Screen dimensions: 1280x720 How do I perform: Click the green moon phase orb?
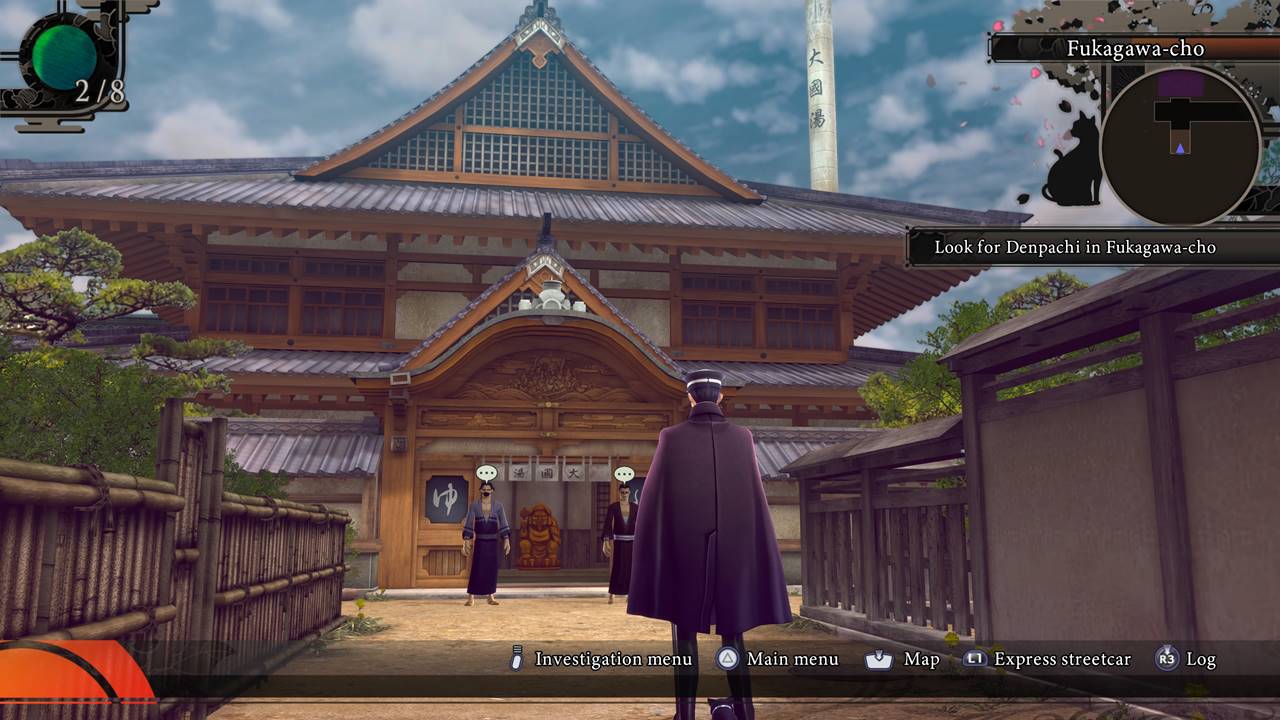(63, 56)
